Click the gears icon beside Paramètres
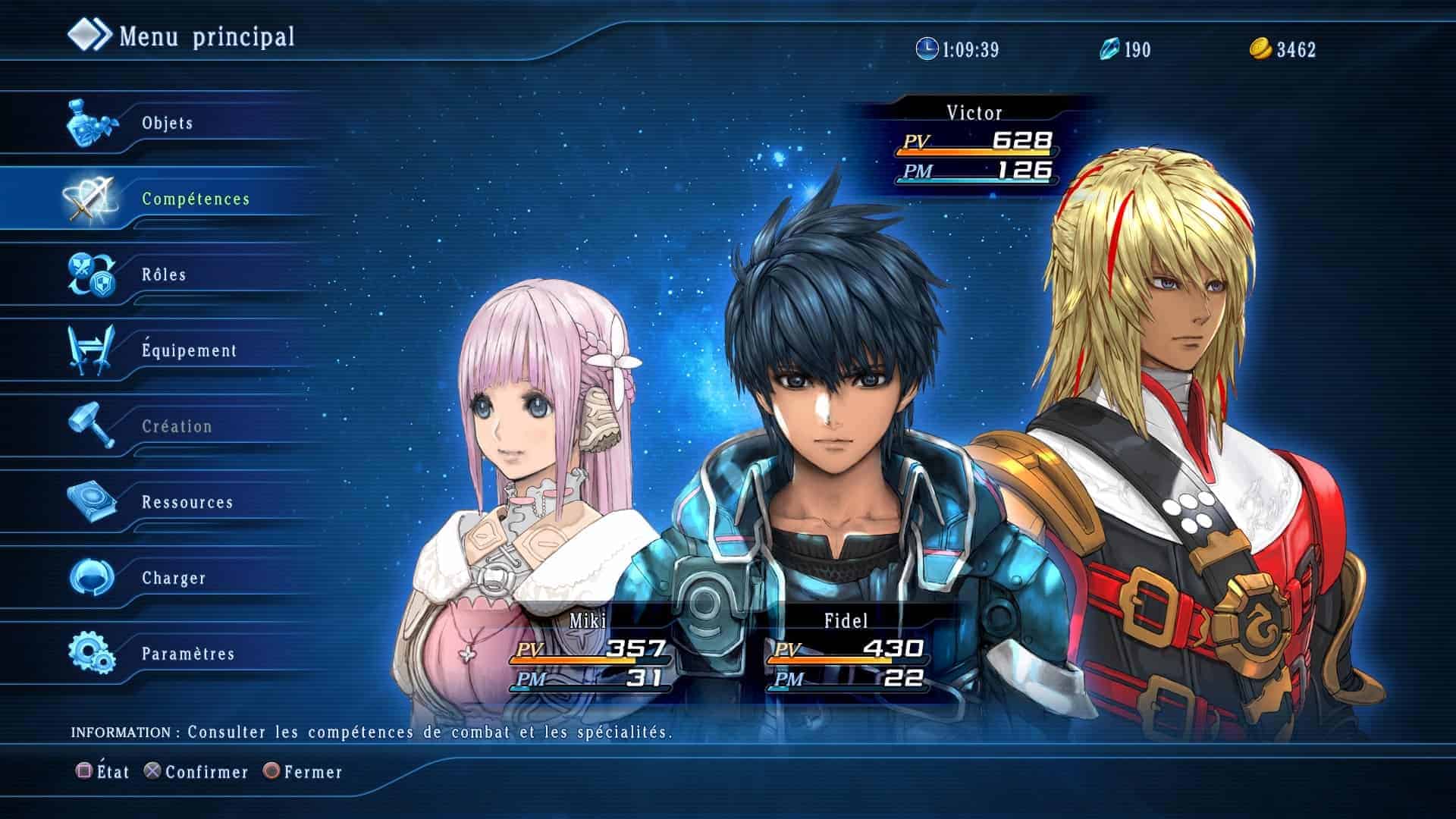 91,653
